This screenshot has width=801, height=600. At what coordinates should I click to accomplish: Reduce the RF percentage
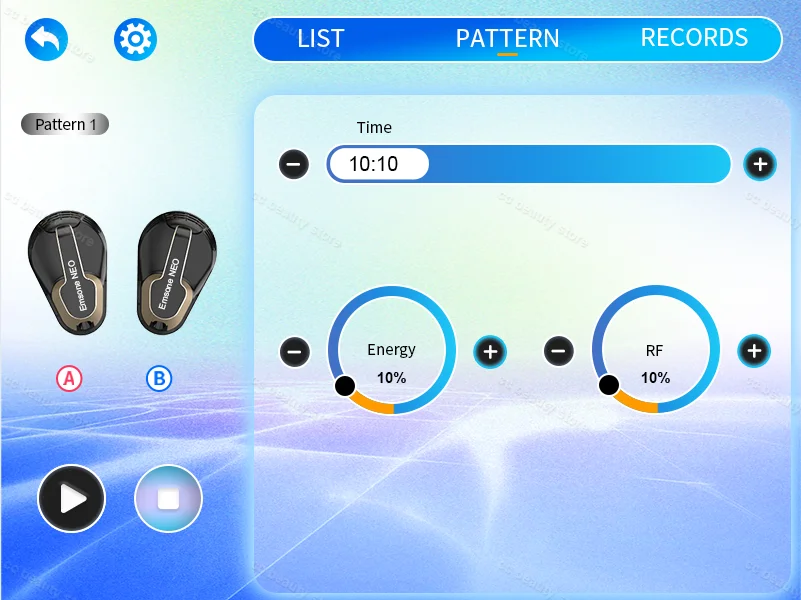[x=559, y=351]
